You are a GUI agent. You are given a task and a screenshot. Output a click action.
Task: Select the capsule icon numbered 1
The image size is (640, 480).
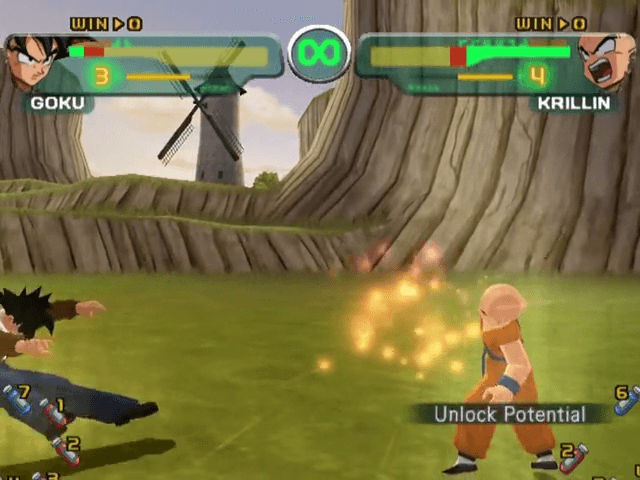(x=53, y=412)
